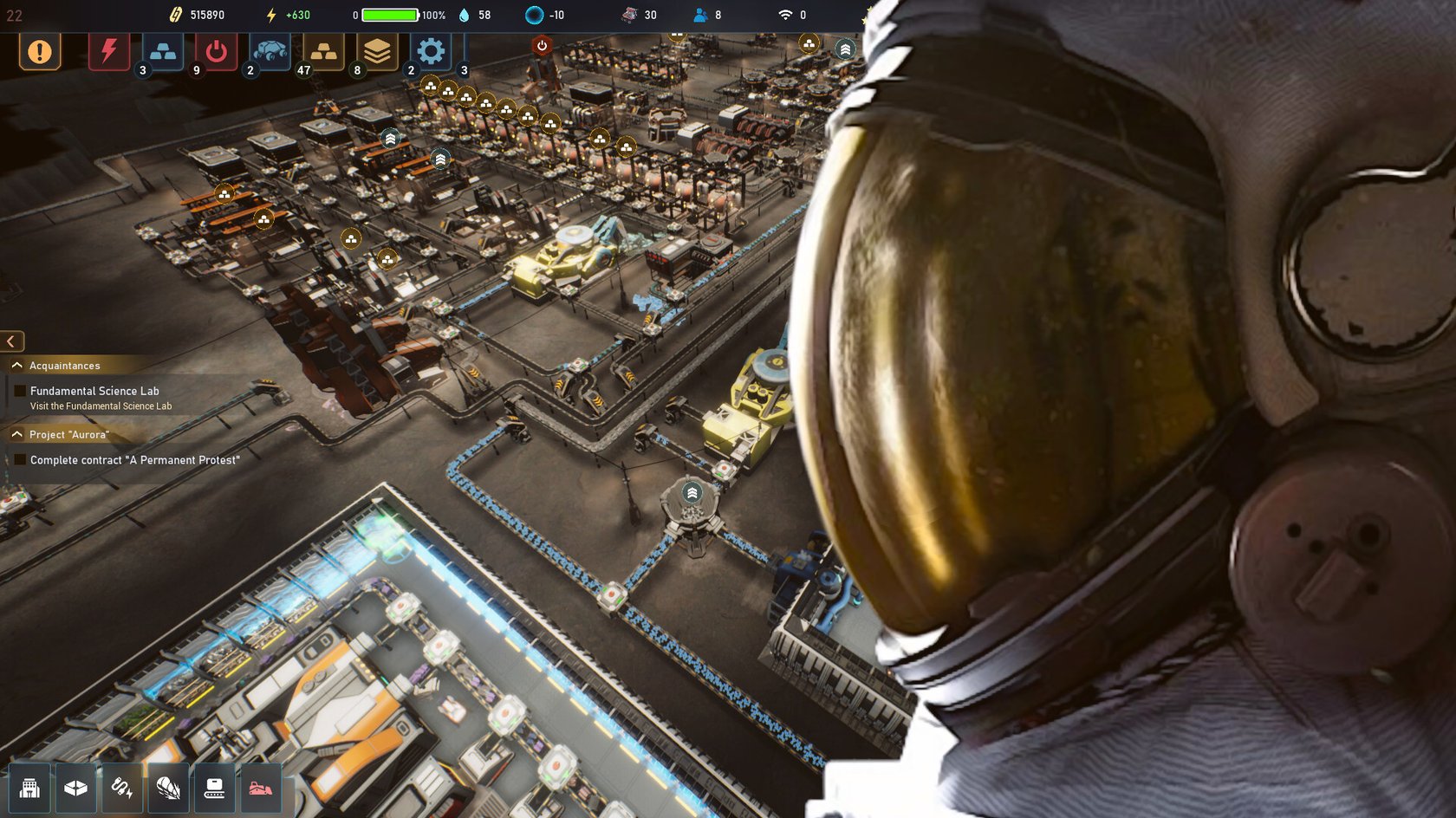Open the blue ingots notification

tap(163, 52)
